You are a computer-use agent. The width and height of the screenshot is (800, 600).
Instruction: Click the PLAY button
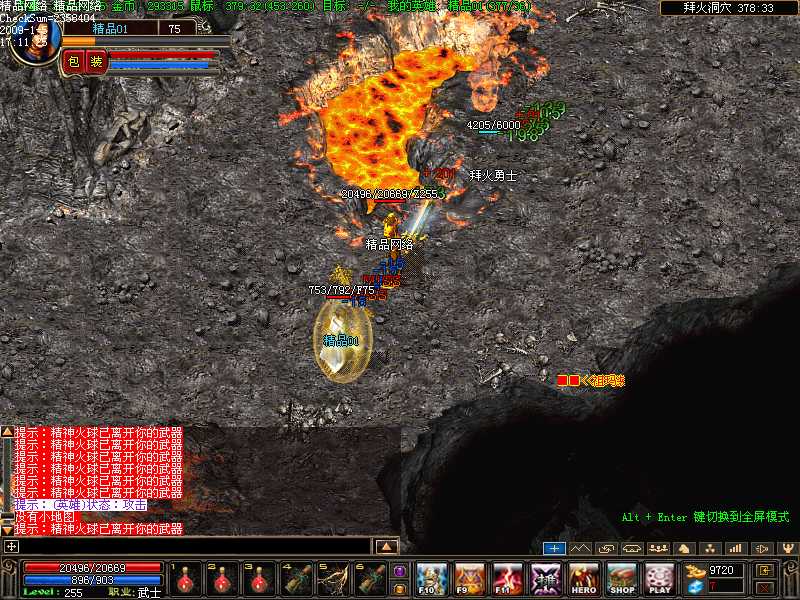click(x=660, y=578)
